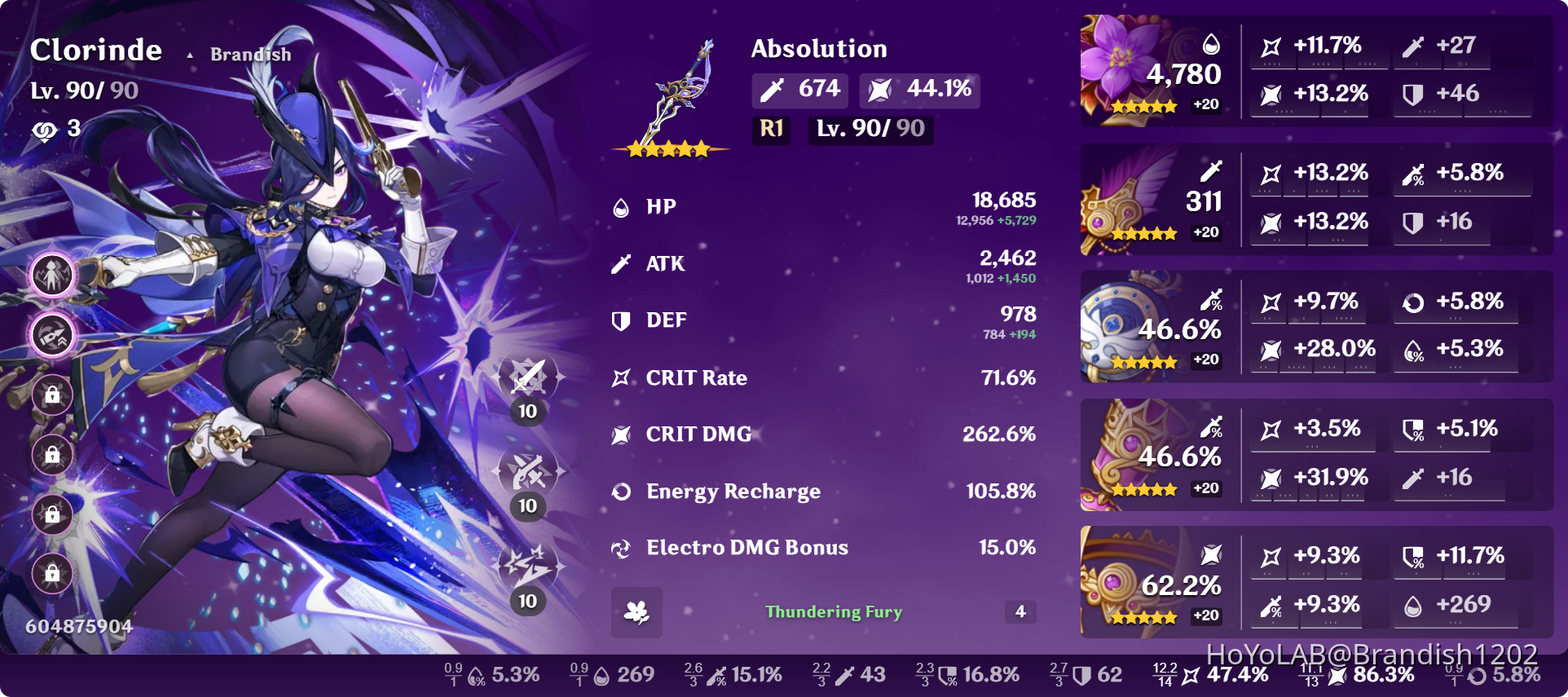Click the CRIT Rate icon next to its stat
Screen dimensions: 1568x697
pyautogui.click(x=622, y=377)
